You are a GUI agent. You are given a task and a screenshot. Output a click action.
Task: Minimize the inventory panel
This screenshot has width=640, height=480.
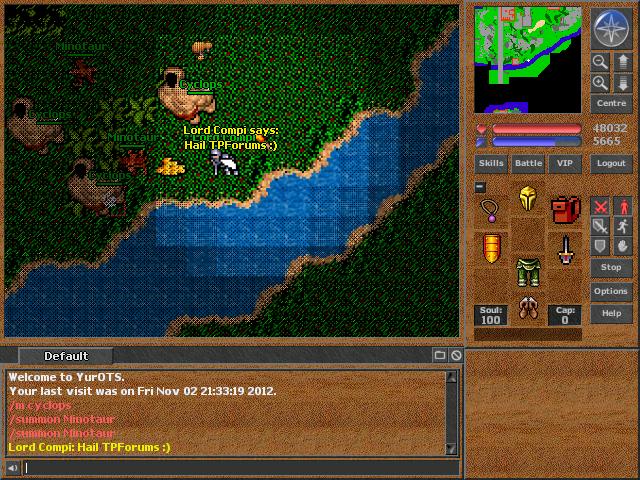coord(480,187)
